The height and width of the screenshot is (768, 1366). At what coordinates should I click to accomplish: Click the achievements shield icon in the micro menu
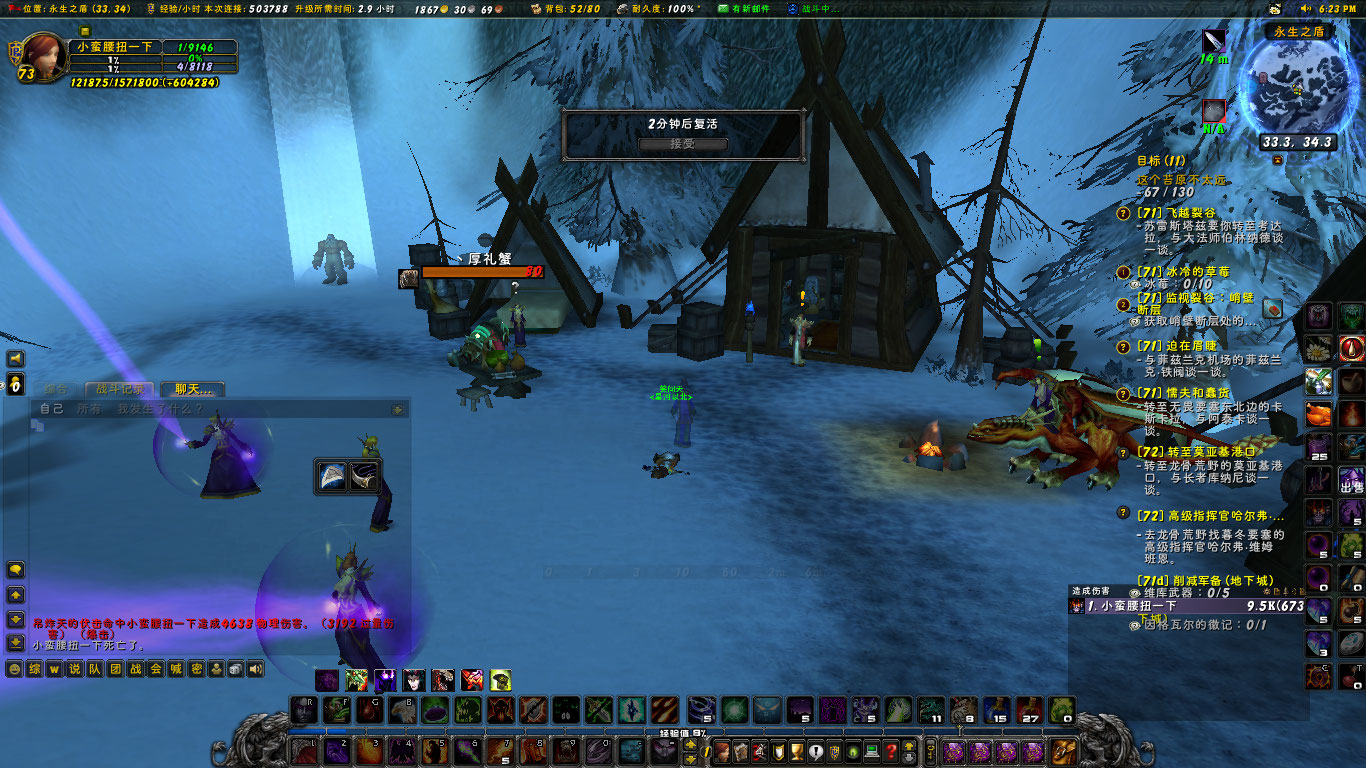[x=778, y=751]
